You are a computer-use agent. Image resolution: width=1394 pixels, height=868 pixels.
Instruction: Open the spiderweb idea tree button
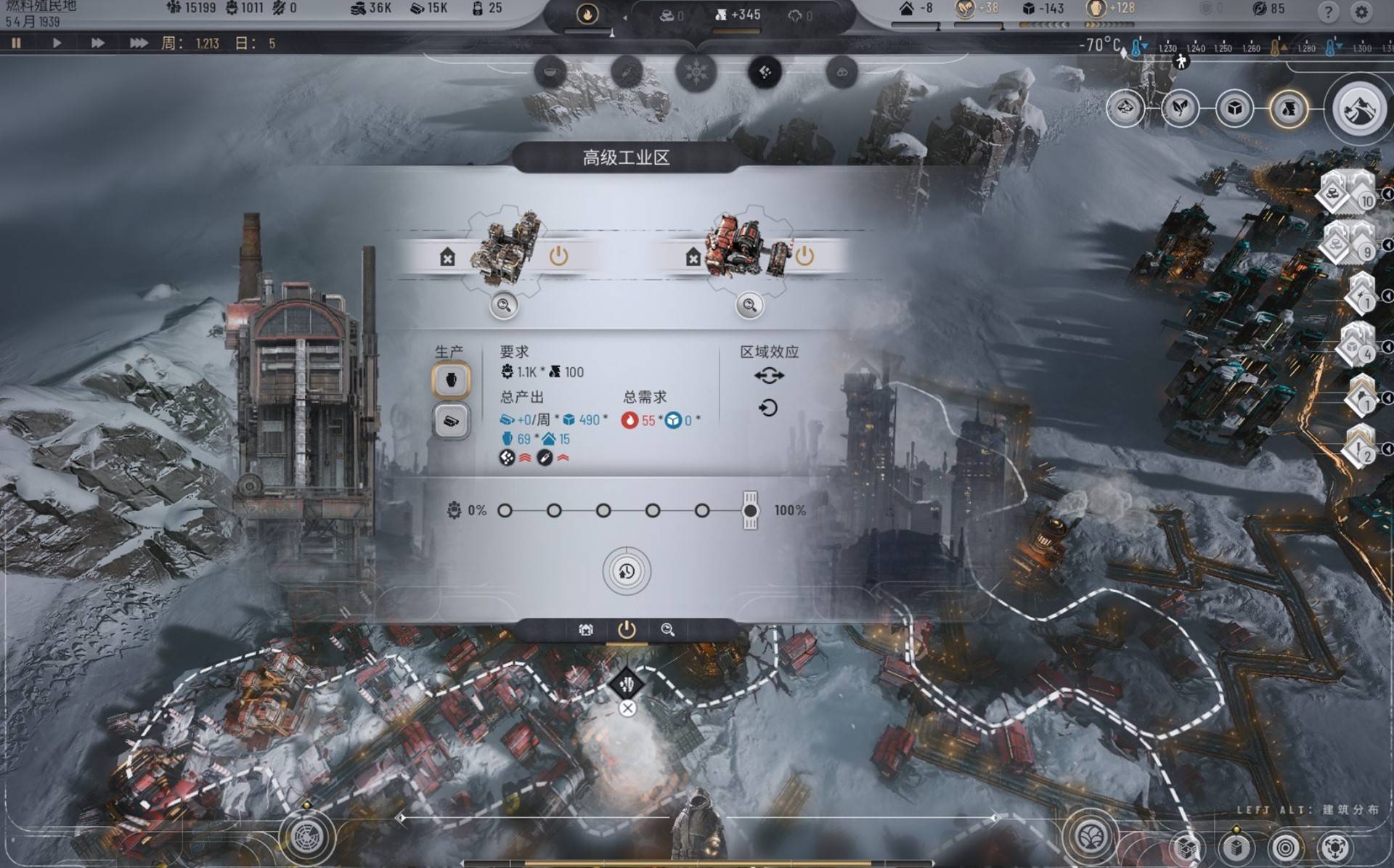(306, 838)
